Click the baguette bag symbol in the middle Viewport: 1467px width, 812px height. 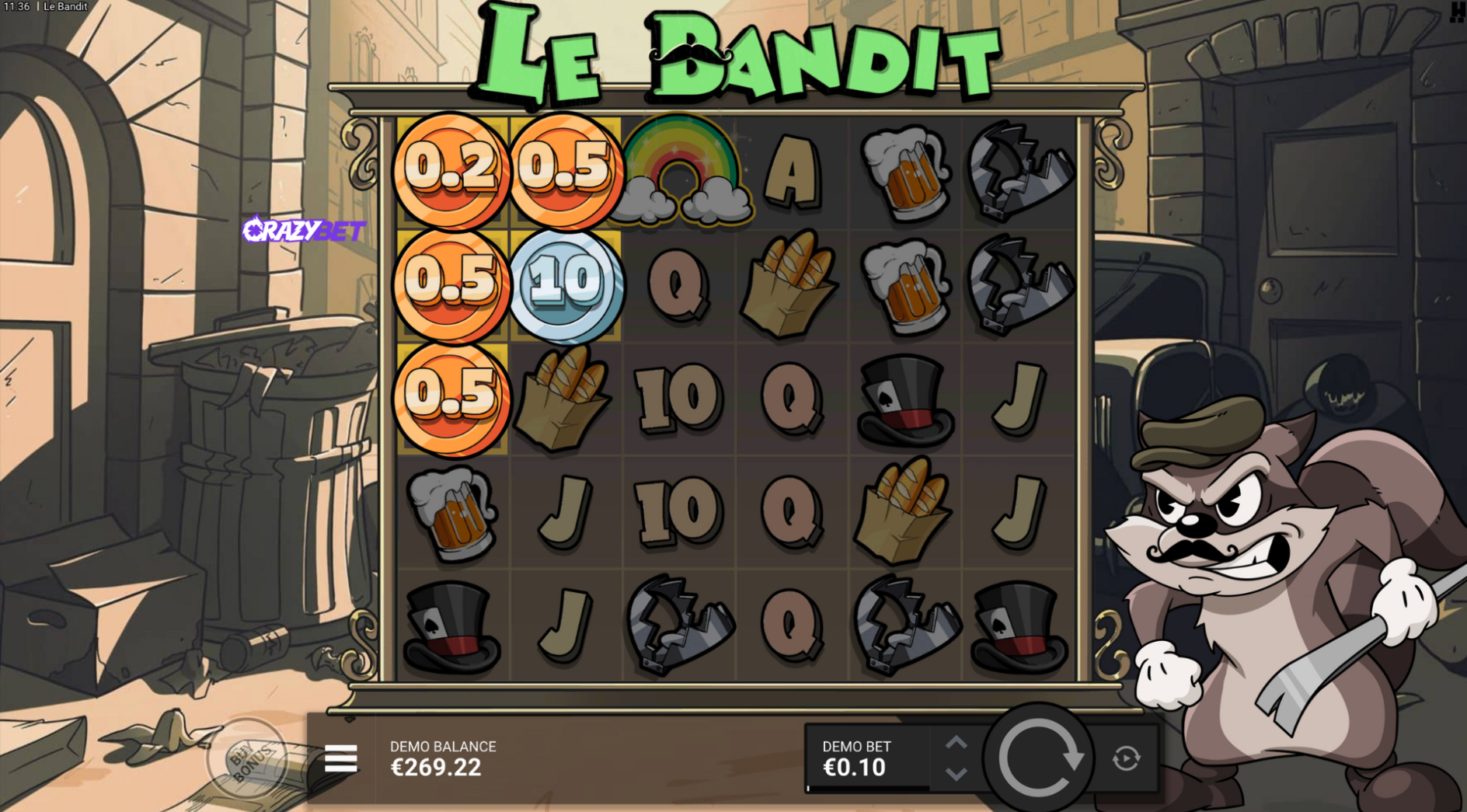[790, 284]
